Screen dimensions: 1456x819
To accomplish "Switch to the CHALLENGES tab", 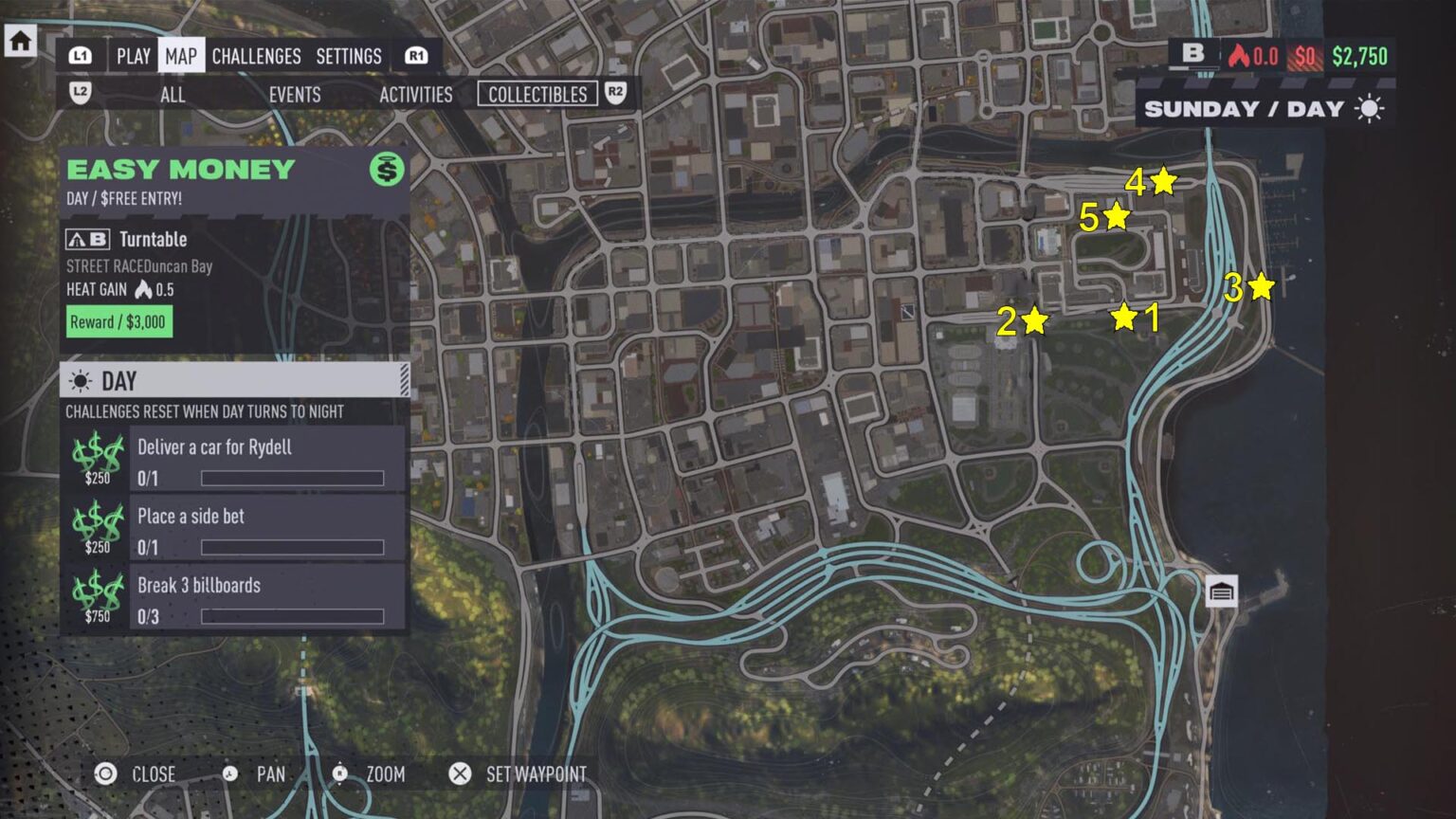I will [x=256, y=56].
